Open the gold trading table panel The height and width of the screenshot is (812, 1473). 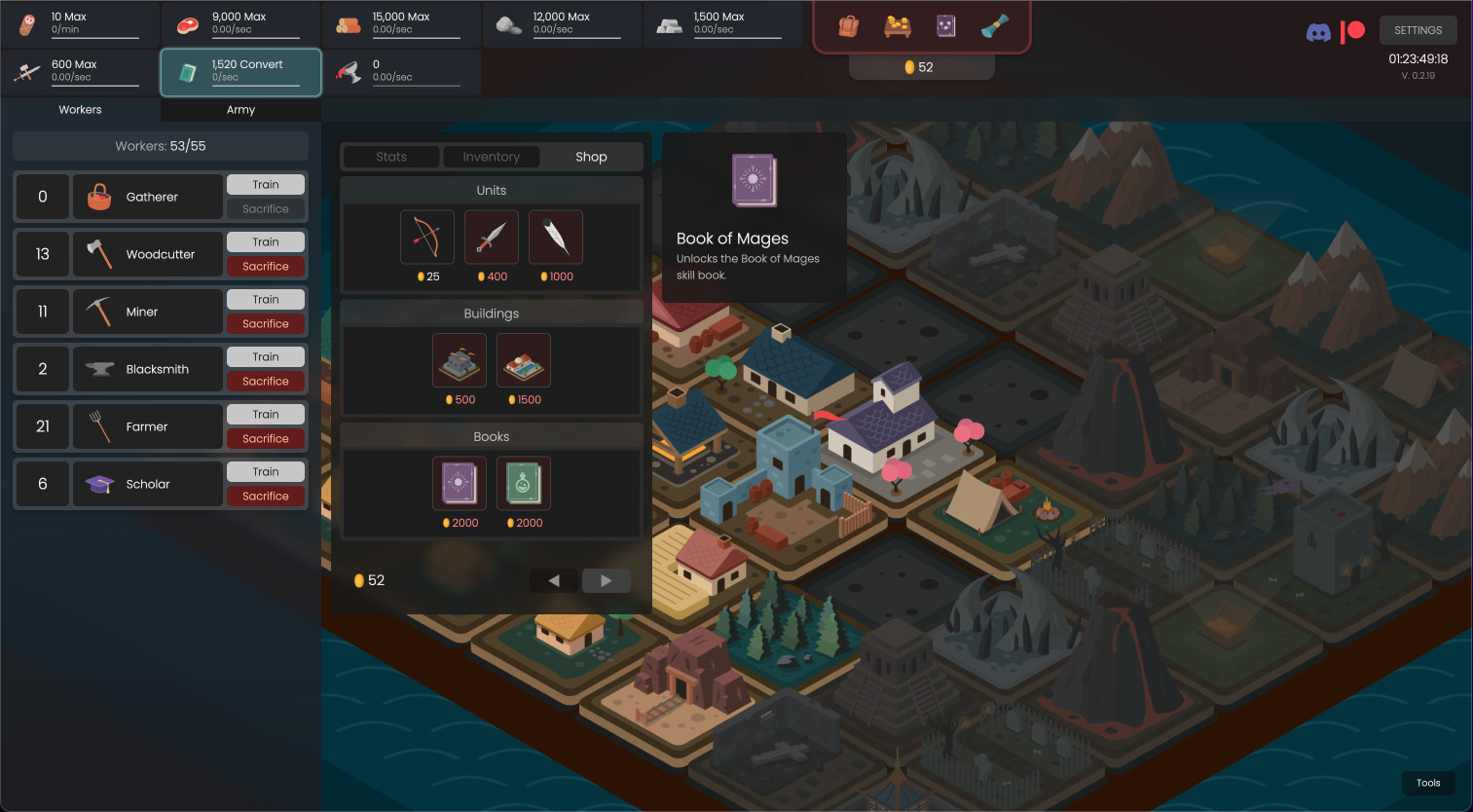tap(897, 26)
